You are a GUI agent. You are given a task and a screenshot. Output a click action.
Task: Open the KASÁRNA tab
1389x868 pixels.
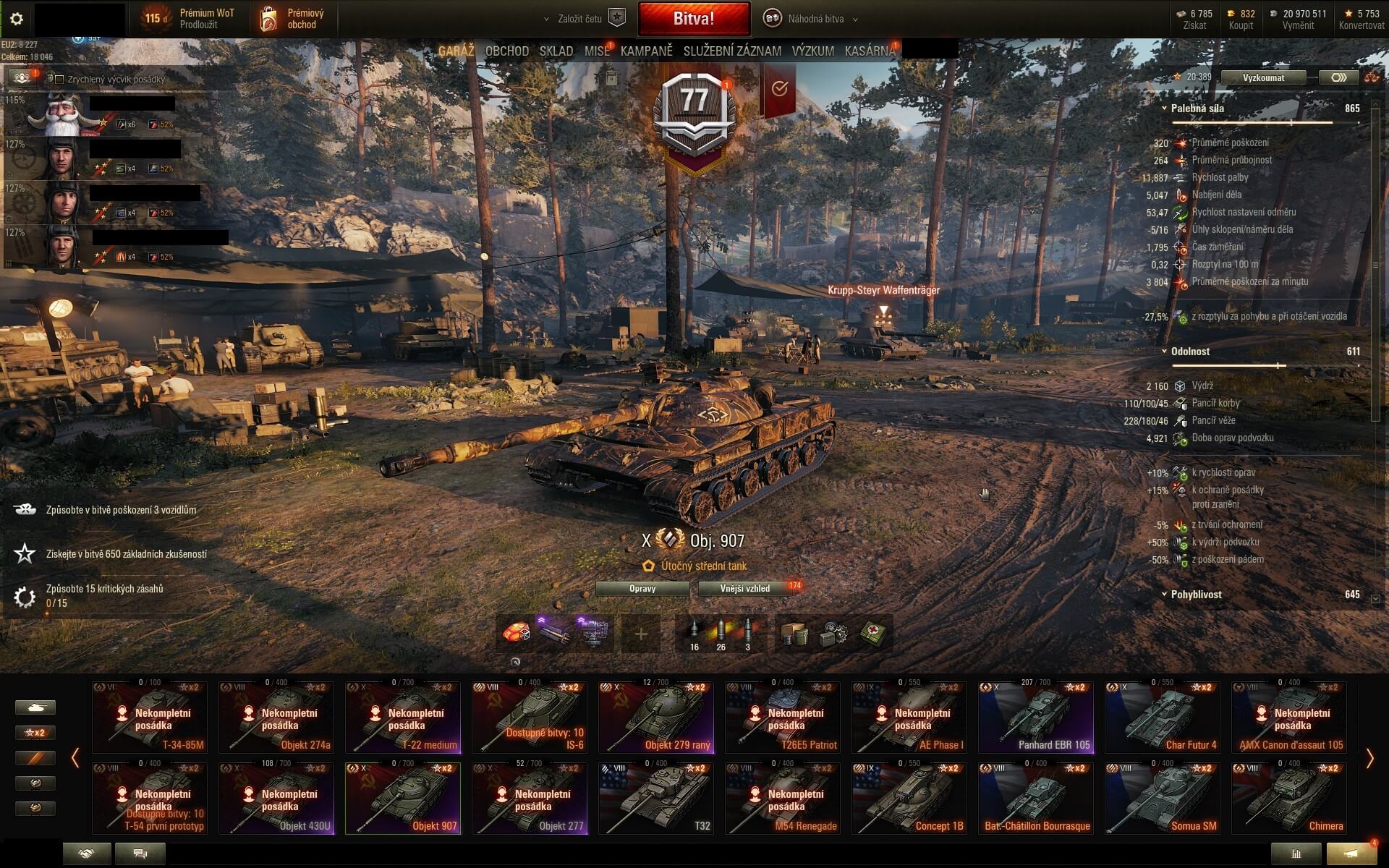coord(870,51)
